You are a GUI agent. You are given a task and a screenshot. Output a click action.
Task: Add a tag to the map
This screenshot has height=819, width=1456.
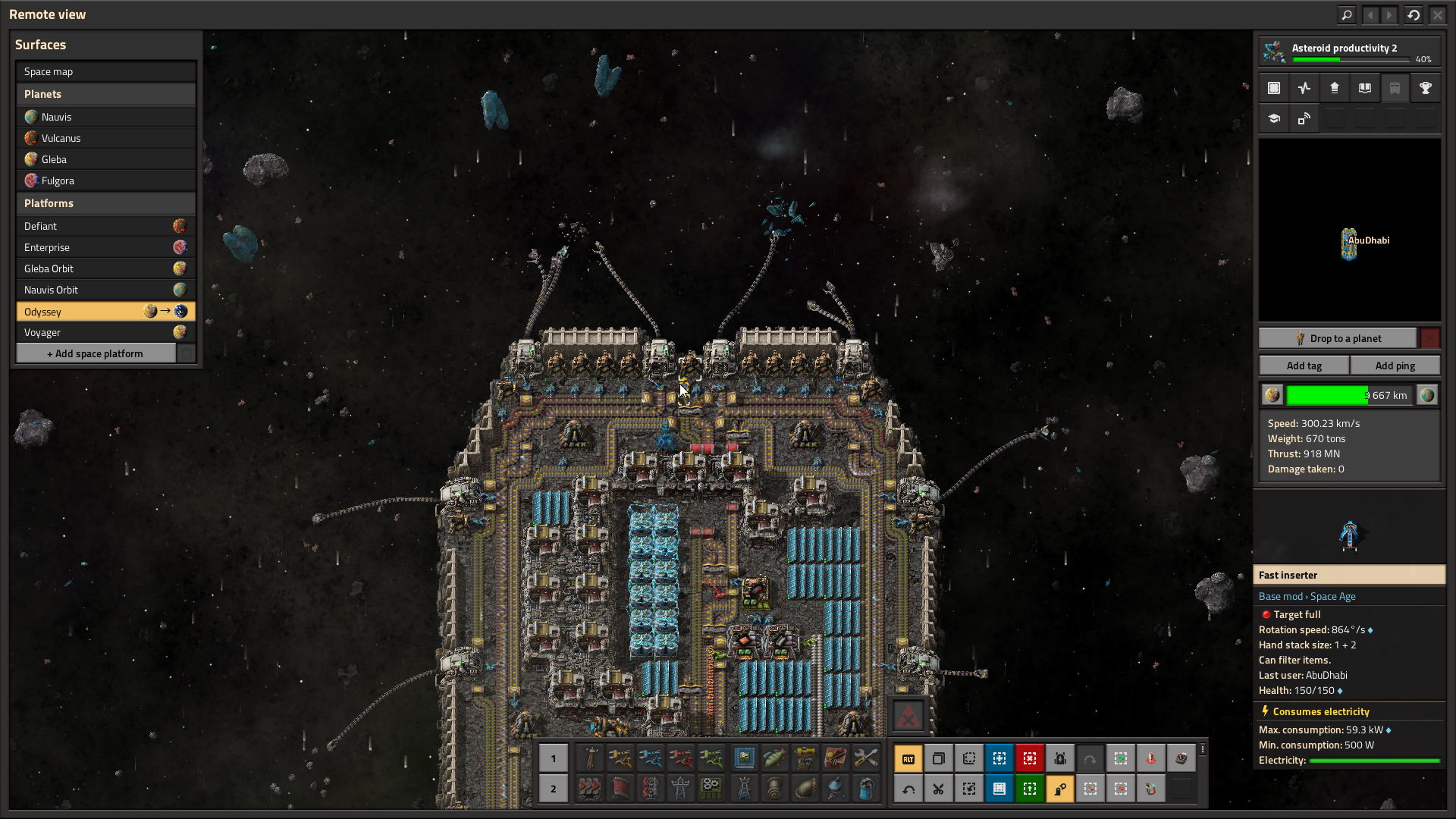click(x=1304, y=366)
